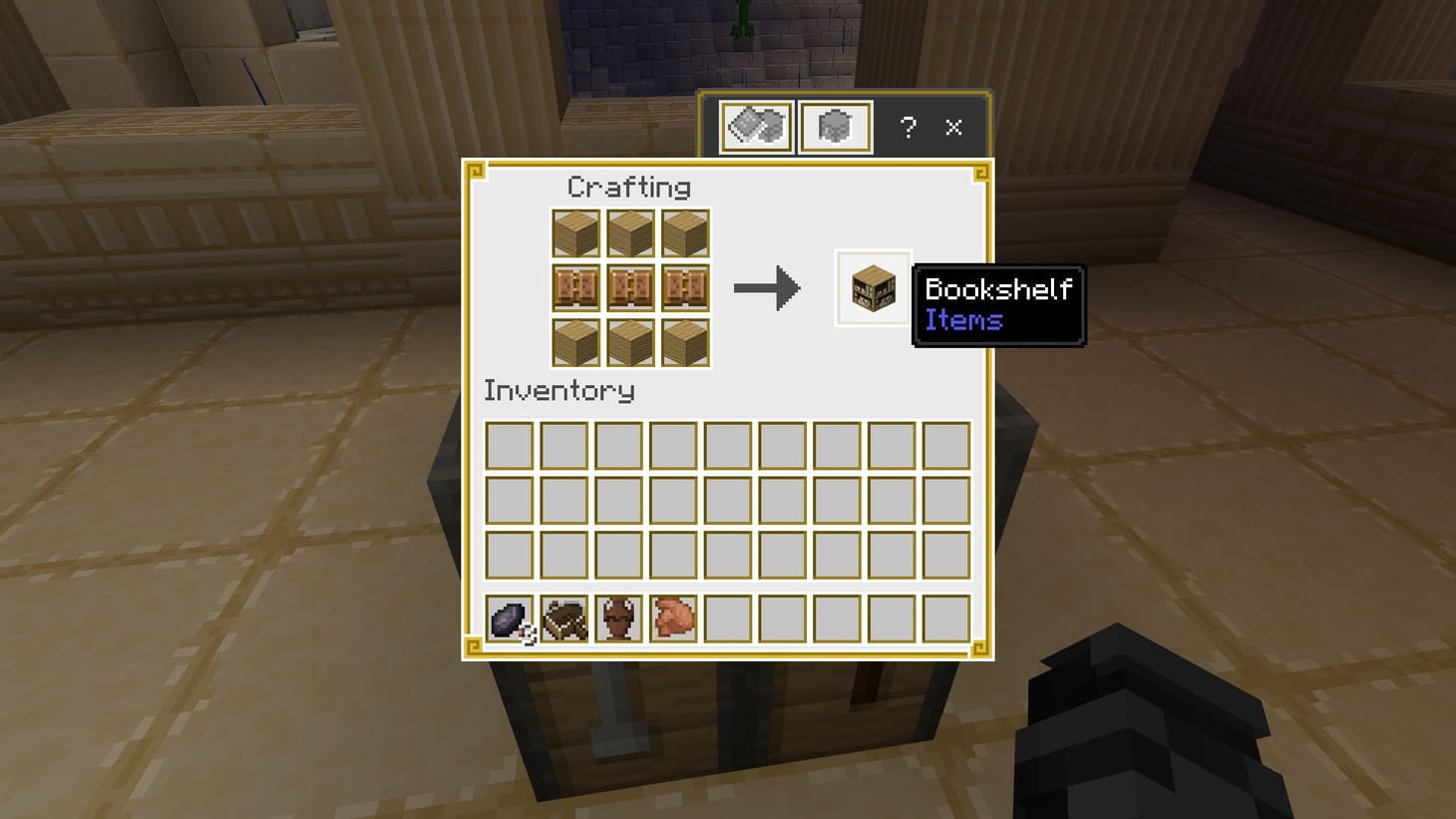Click the book in the middle-right crafting slot

(686, 288)
